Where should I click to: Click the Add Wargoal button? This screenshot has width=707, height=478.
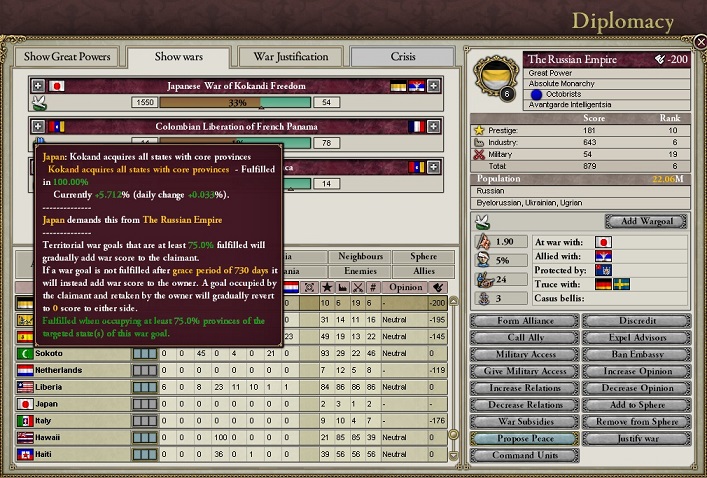coord(645,221)
